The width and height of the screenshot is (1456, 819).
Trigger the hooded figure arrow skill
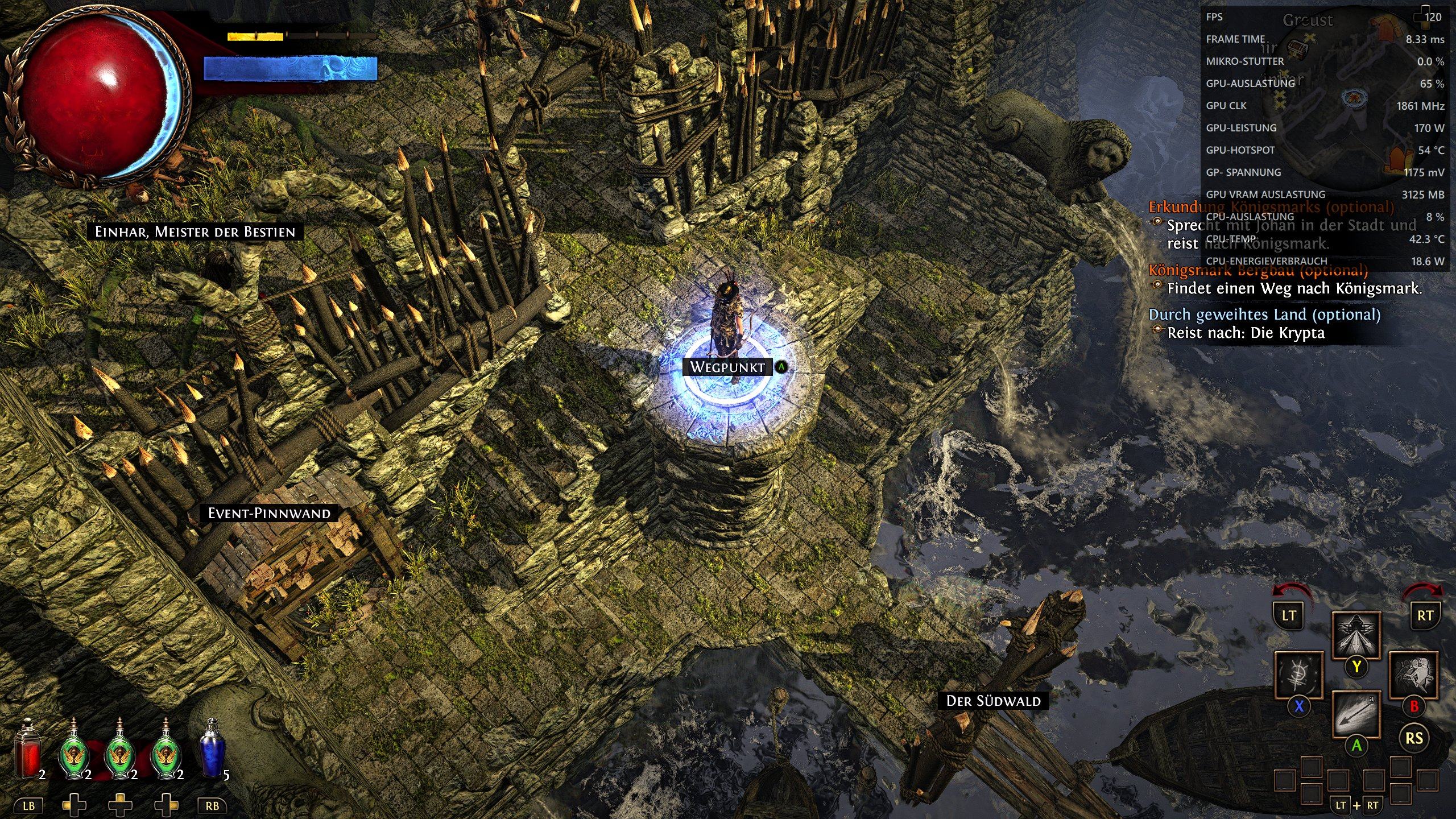point(1356,635)
